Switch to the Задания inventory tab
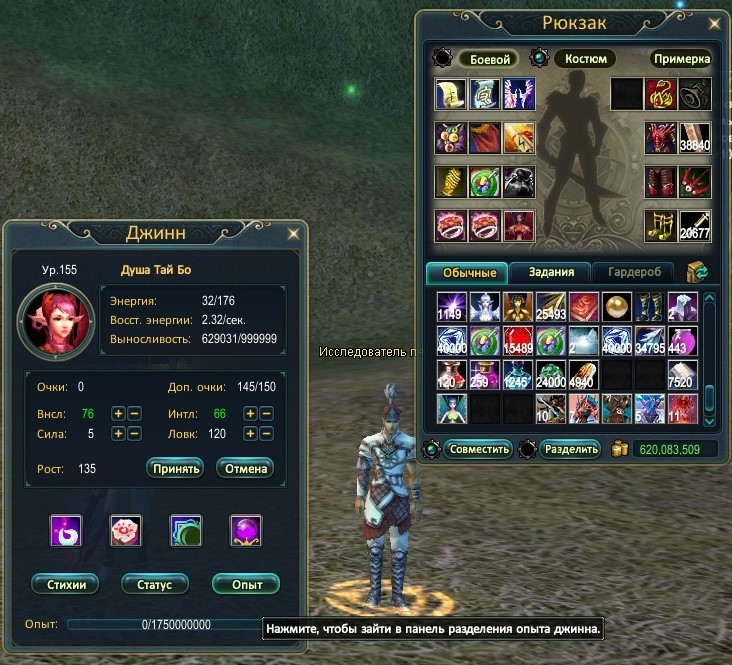Image resolution: width=732 pixels, height=665 pixels. pyautogui.click(x=550, y=272)
